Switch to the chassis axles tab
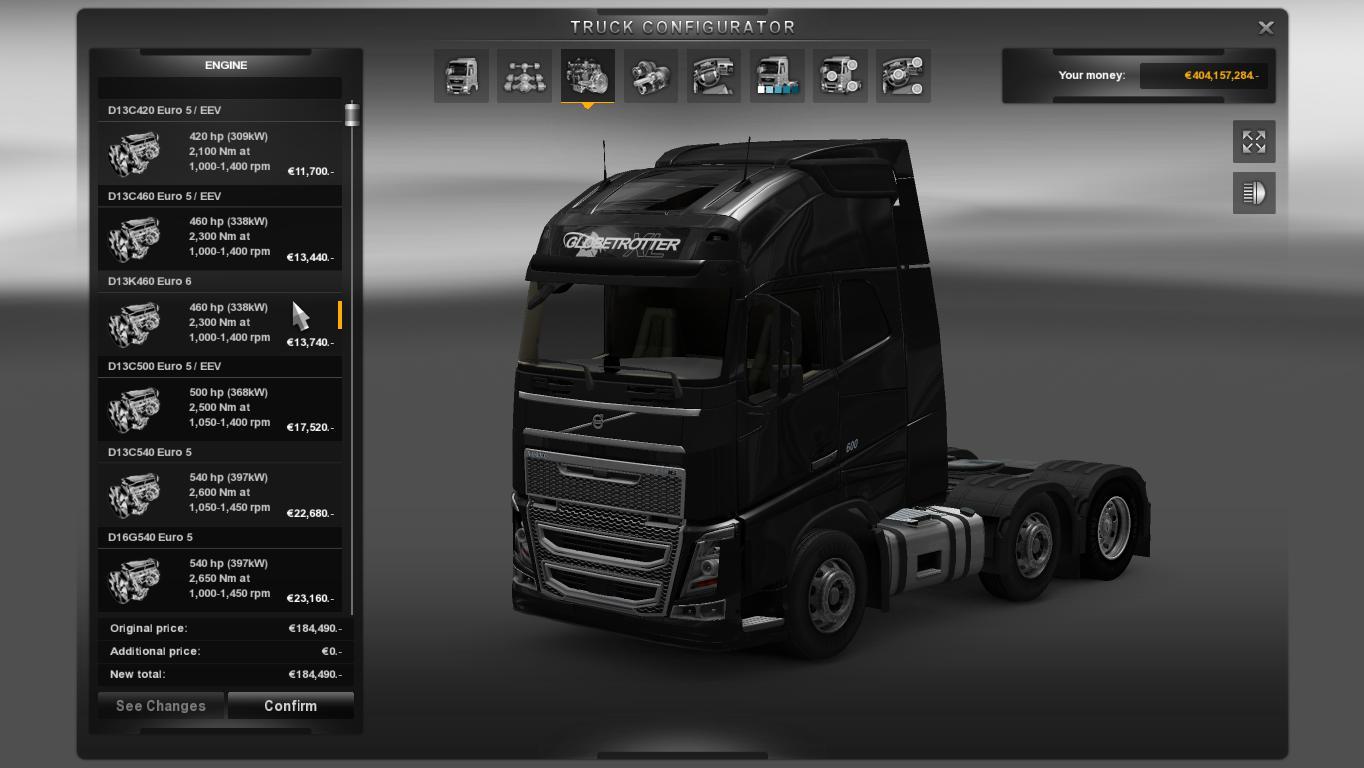The image size is (1364, 768). click(x=524, y=76)
